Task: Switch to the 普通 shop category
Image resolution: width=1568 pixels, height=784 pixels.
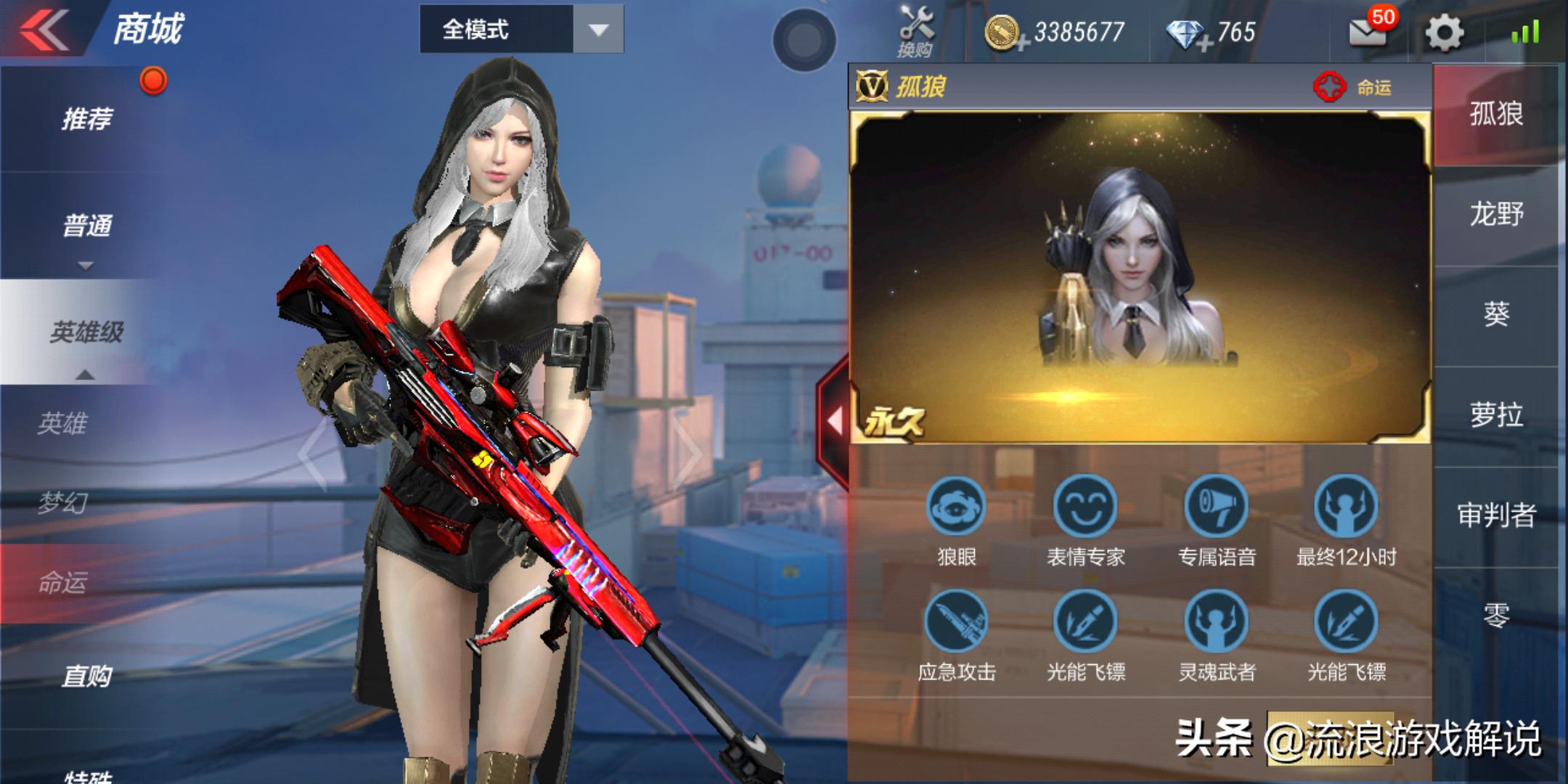Action: [x=87, y=226]
